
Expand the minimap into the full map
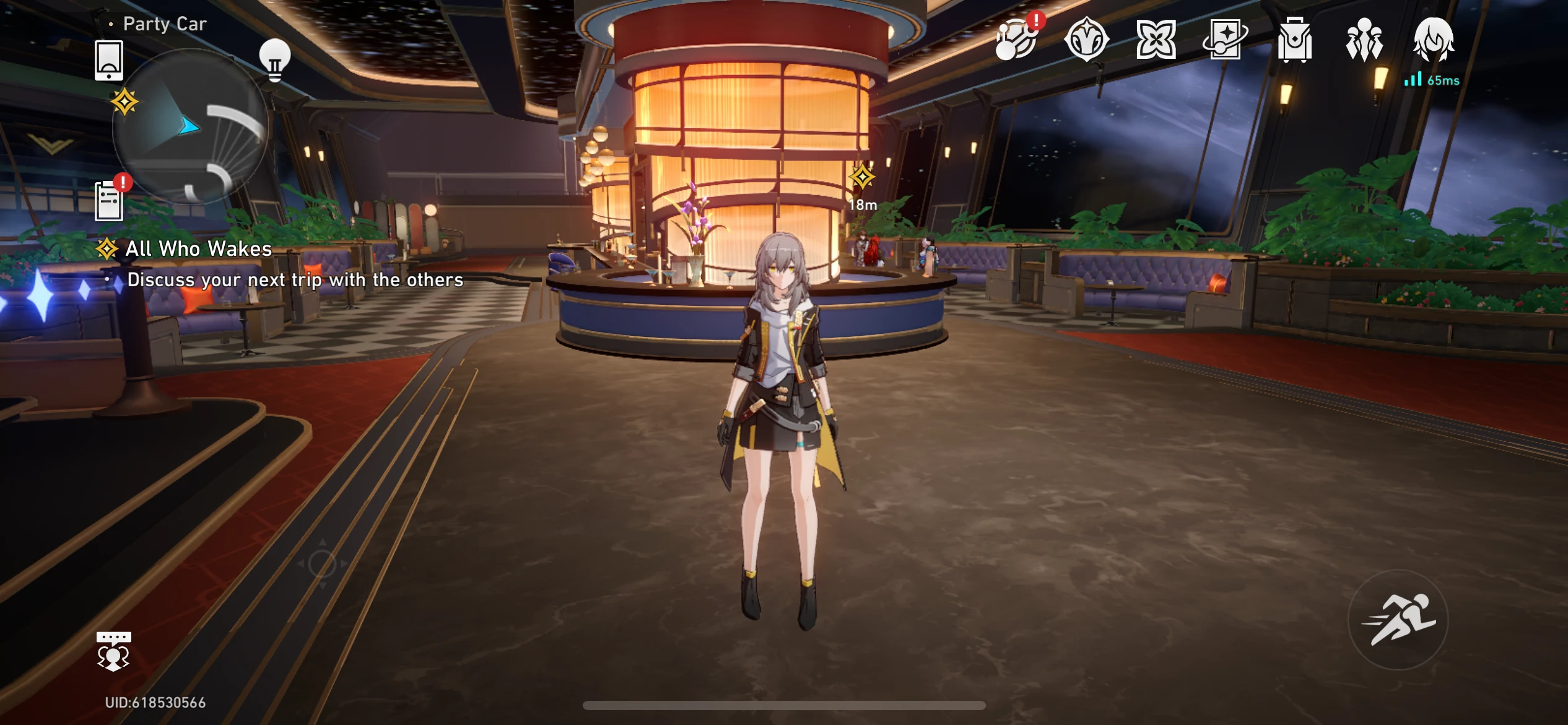pos(190,138)
